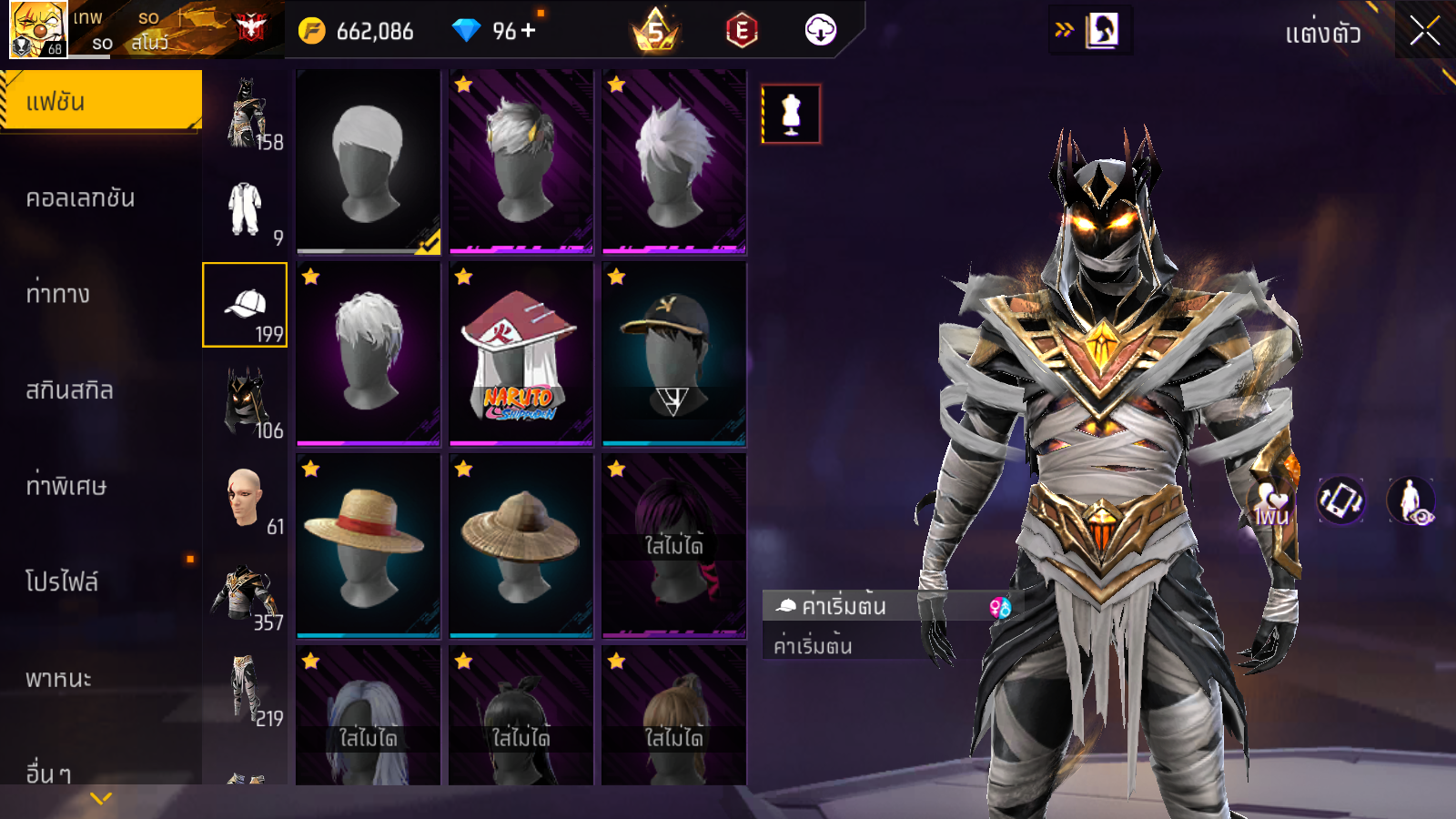1456x819 pixels.
Task: Select the headwear cap category
Action: (x=245, y=305)
